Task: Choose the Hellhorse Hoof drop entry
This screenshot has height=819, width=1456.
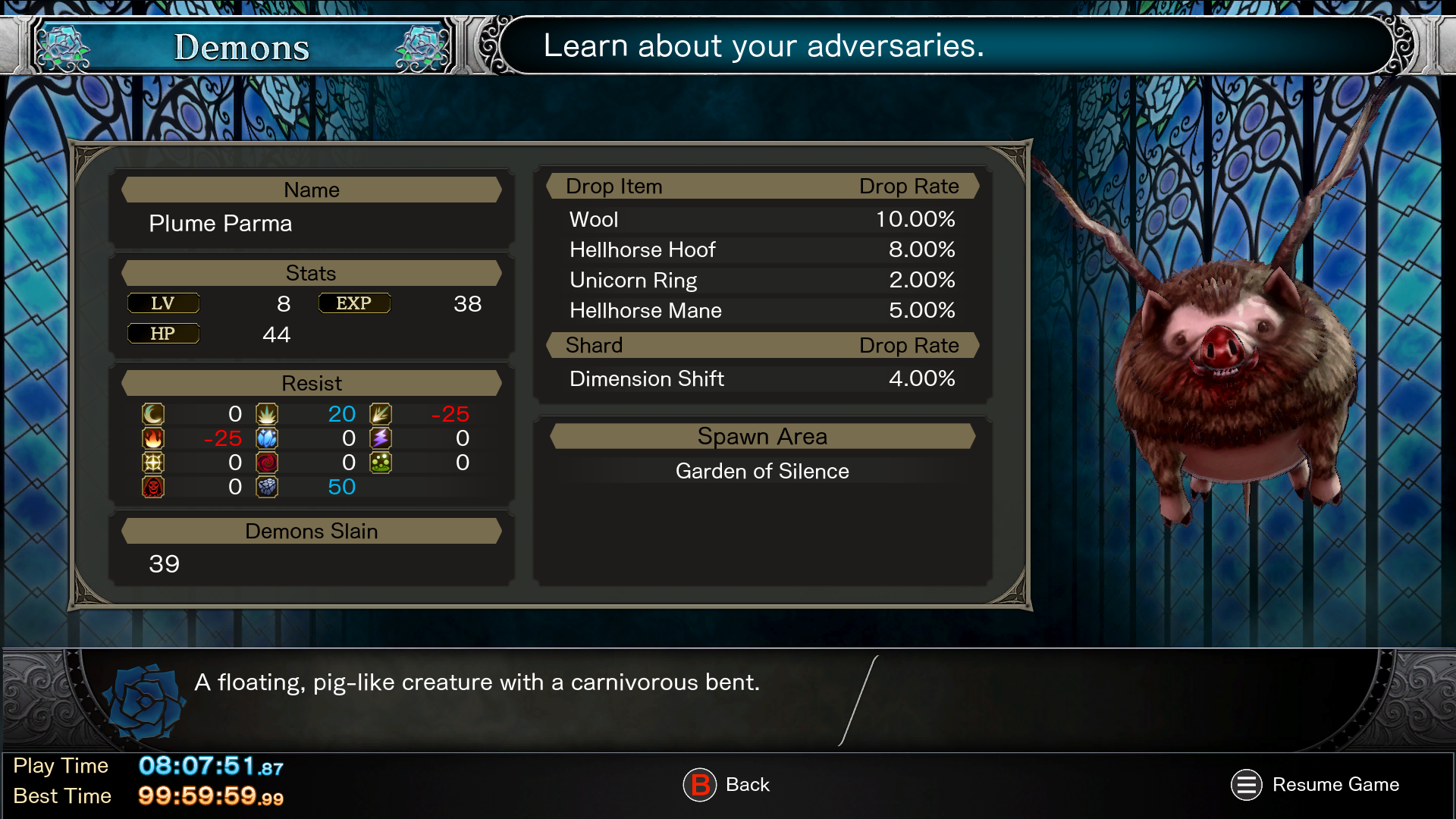Action: click(x=761, y=249)
